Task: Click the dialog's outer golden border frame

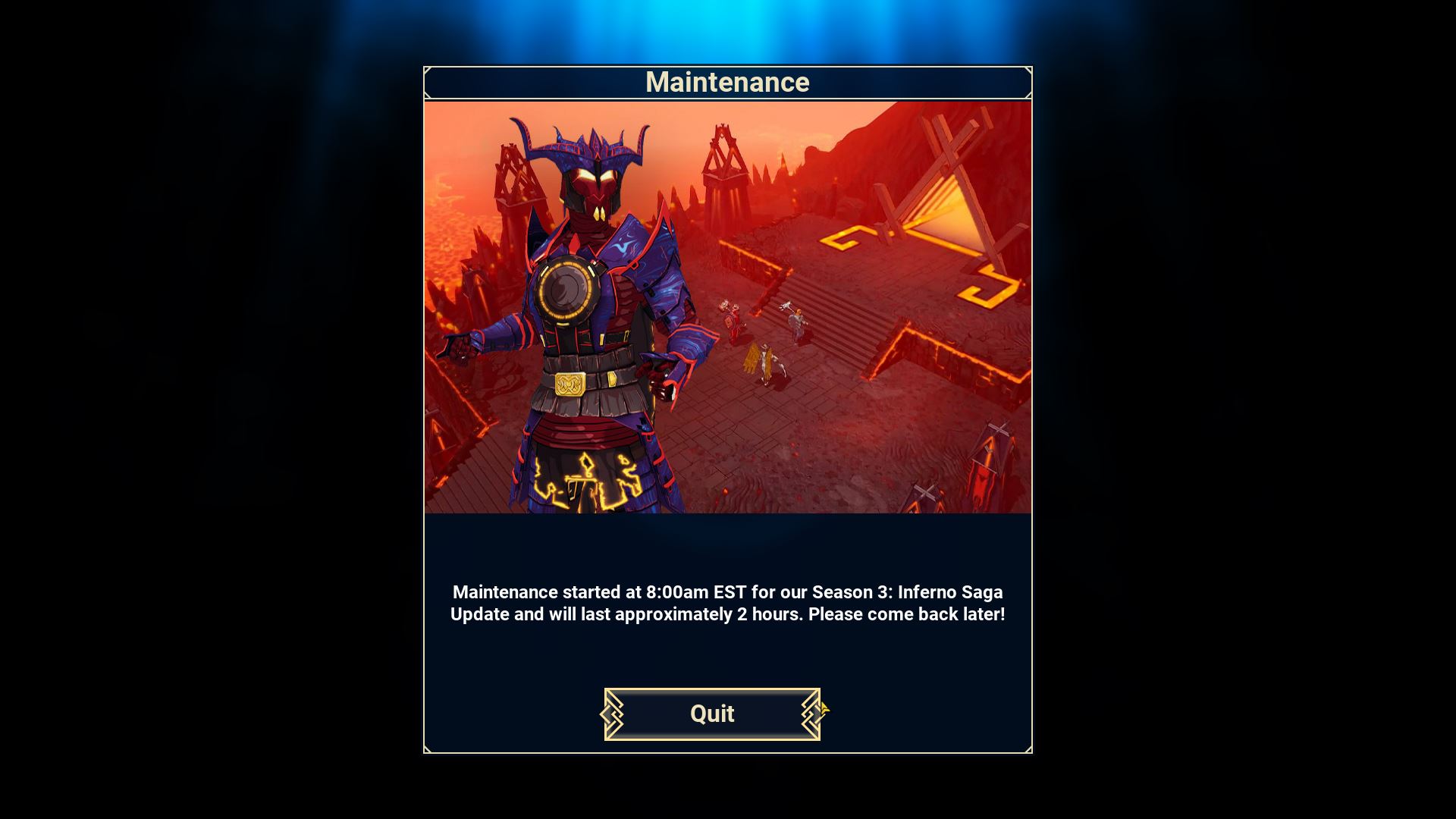Action: (425, 417)
